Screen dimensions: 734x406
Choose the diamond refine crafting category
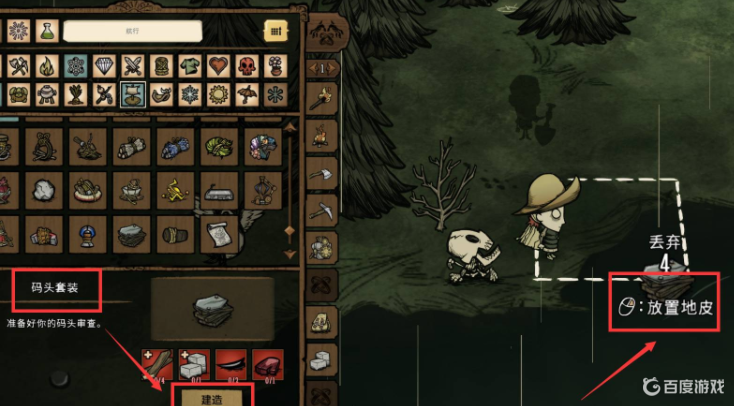pyautogui.click(x=104, y=66)
